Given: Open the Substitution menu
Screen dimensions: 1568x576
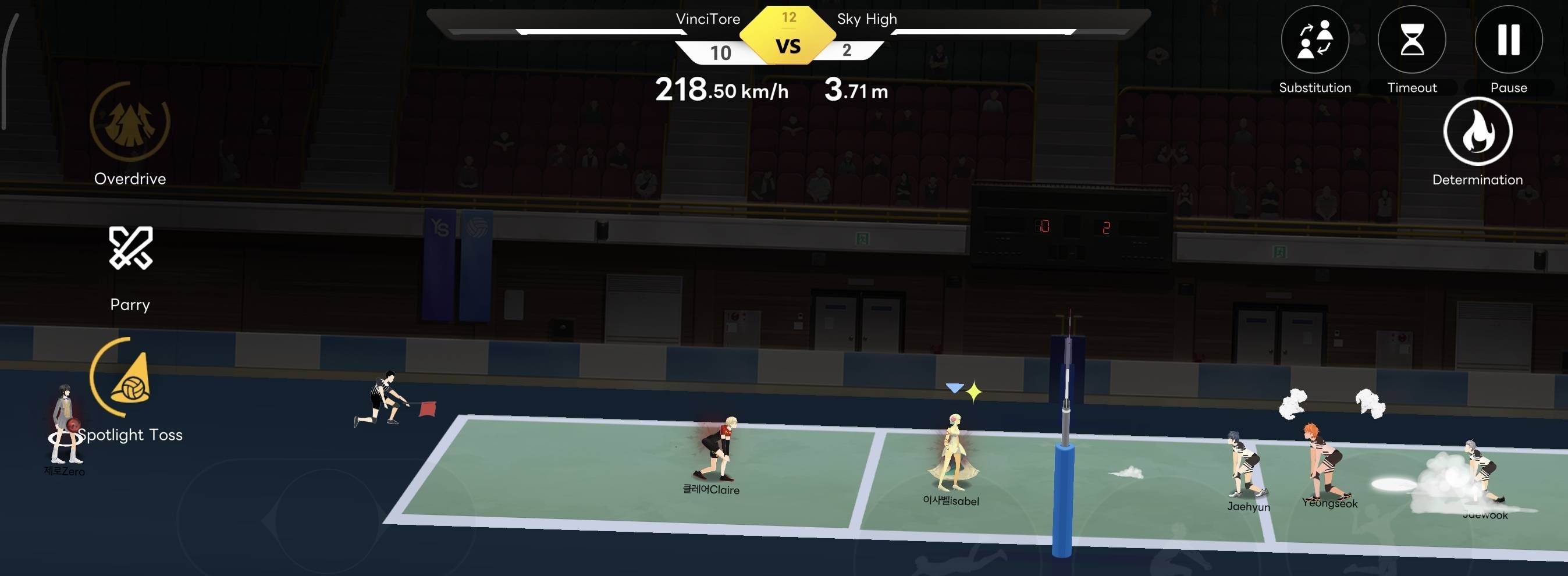Looking at the screenshot, I should tap(1315, 40).
